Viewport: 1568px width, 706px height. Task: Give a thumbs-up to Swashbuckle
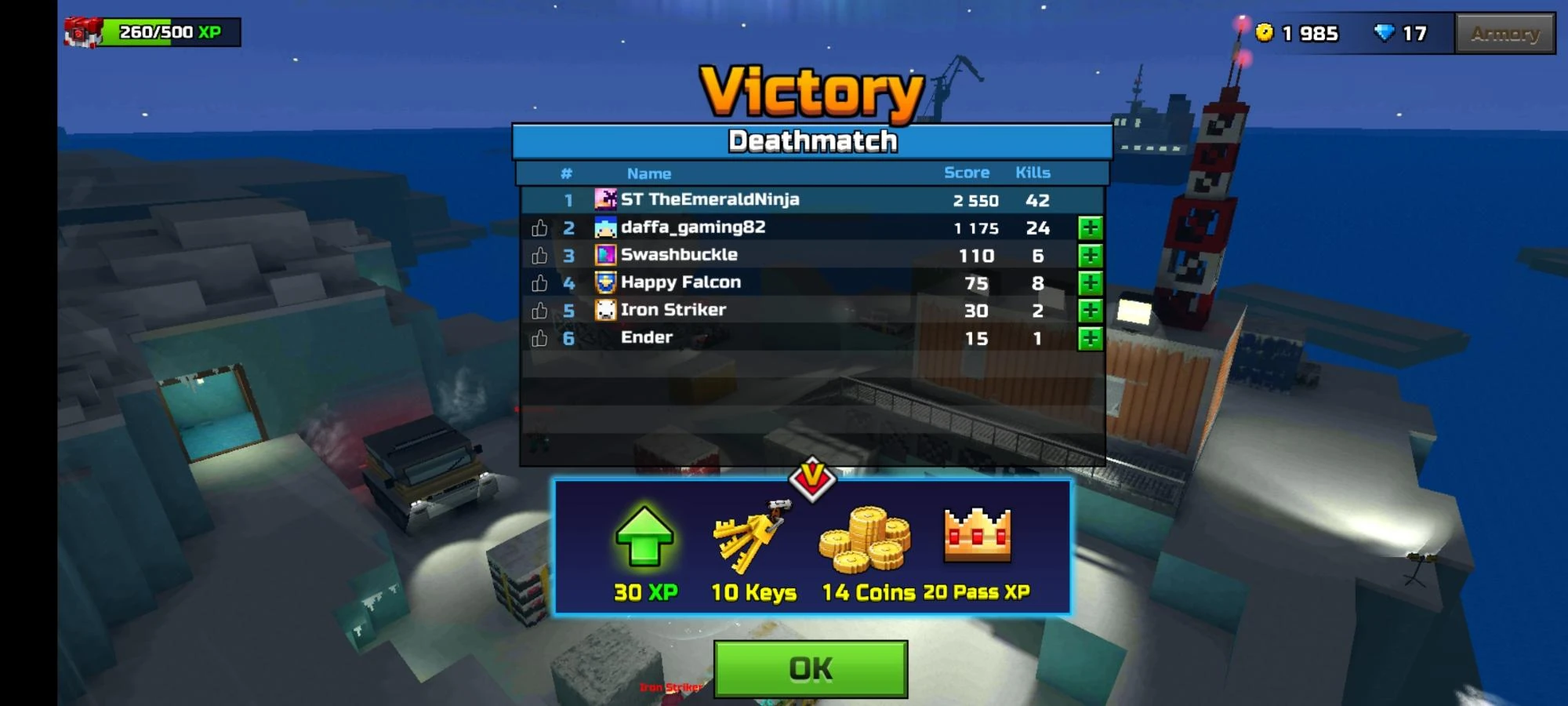[x=539, y=254]
